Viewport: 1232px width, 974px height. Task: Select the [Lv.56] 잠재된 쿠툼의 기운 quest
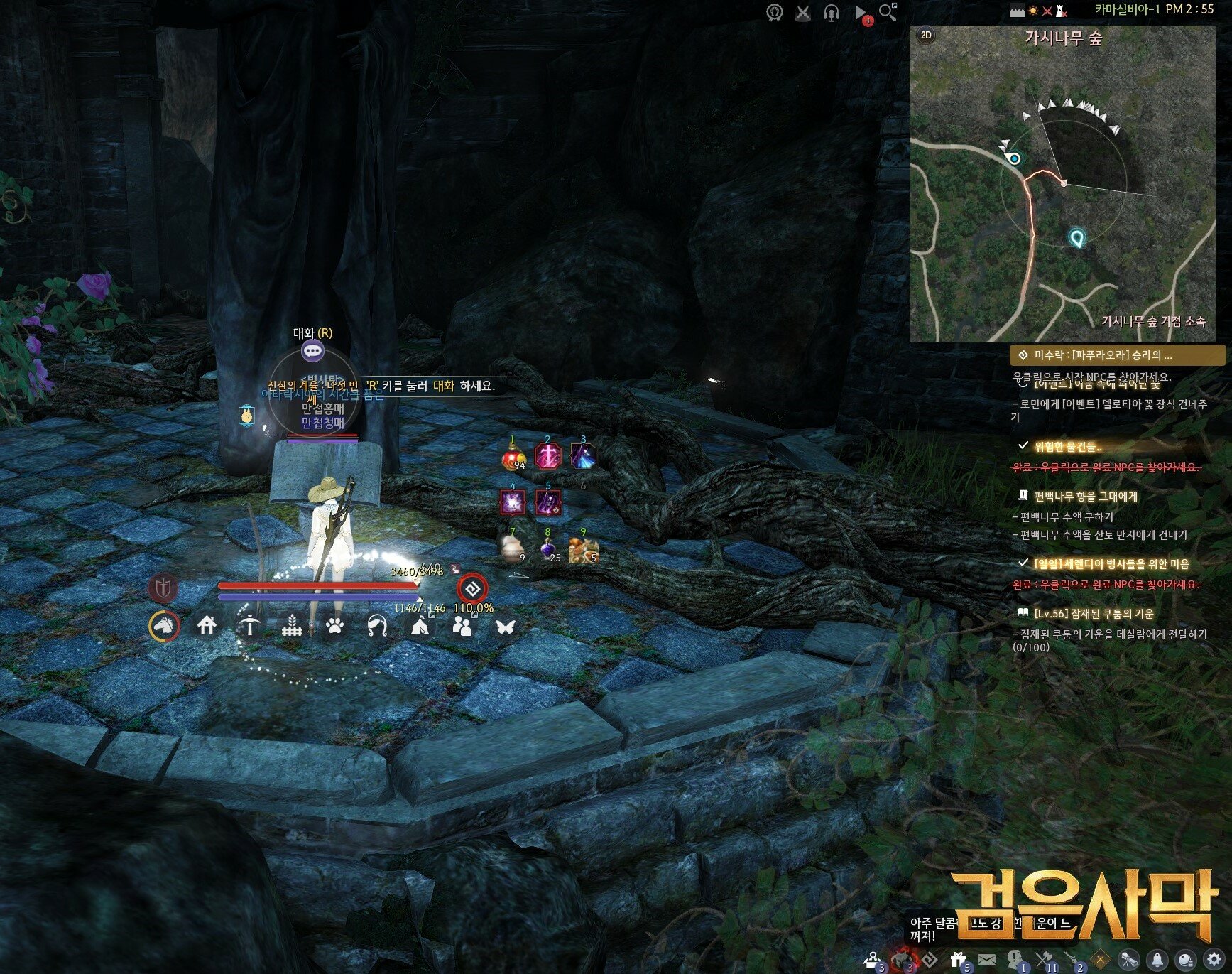[1094, 613]
